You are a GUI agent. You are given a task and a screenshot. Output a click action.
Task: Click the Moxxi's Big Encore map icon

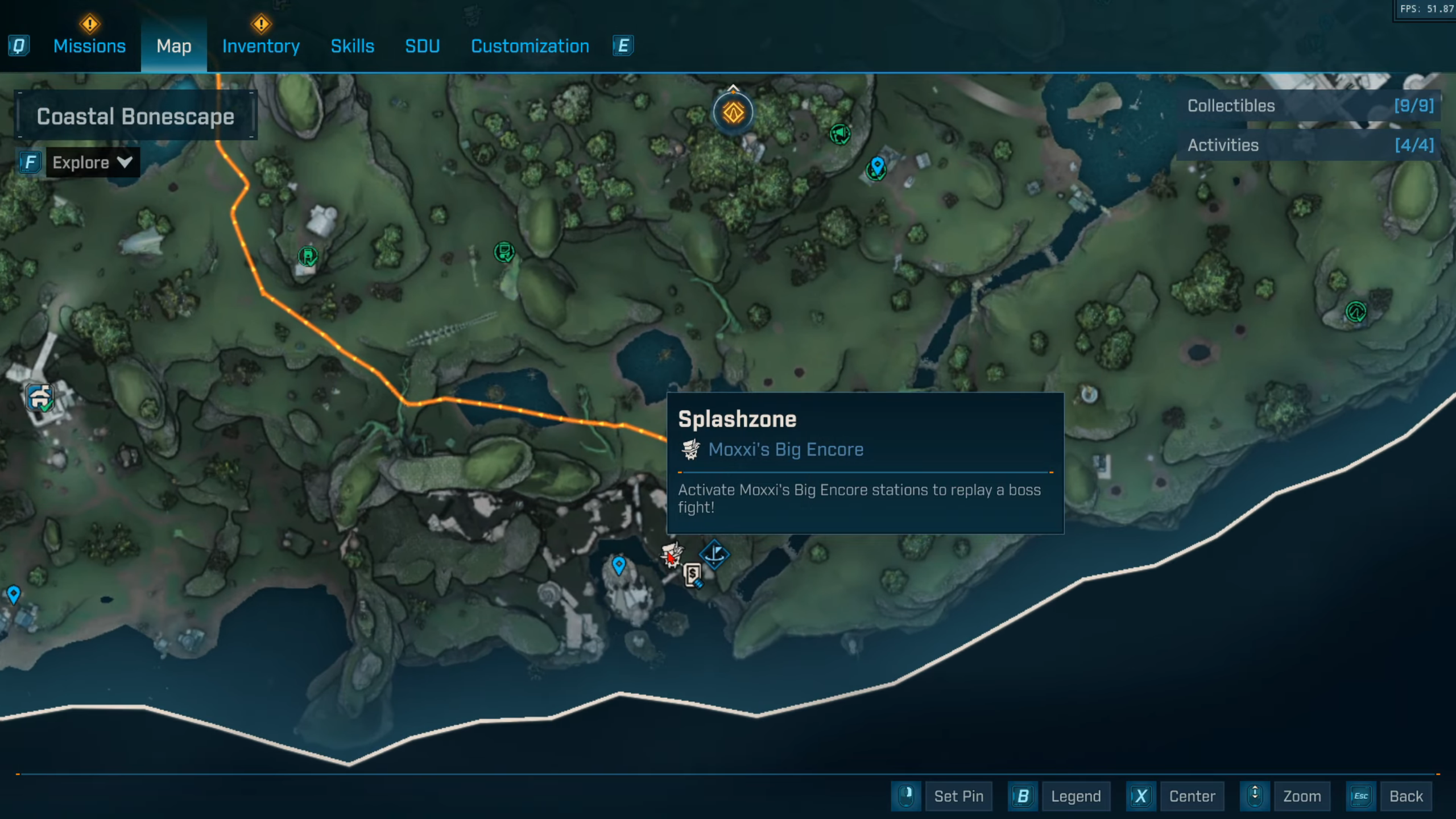pyautogui.click(x=671, y=554)
